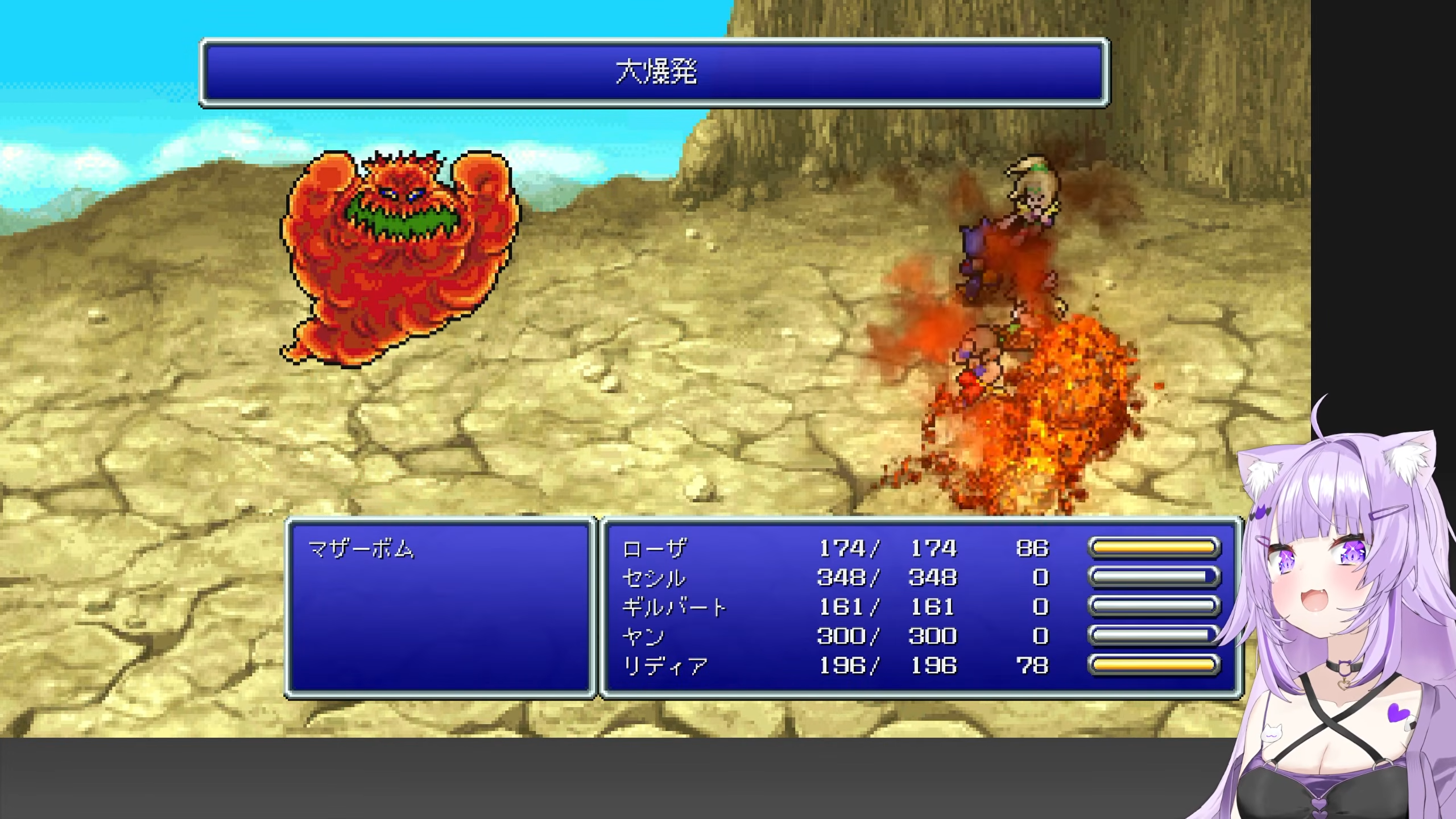This screenshot has height=819, width=1456.
Task: Select セシル in the party list
Action: 654,578
